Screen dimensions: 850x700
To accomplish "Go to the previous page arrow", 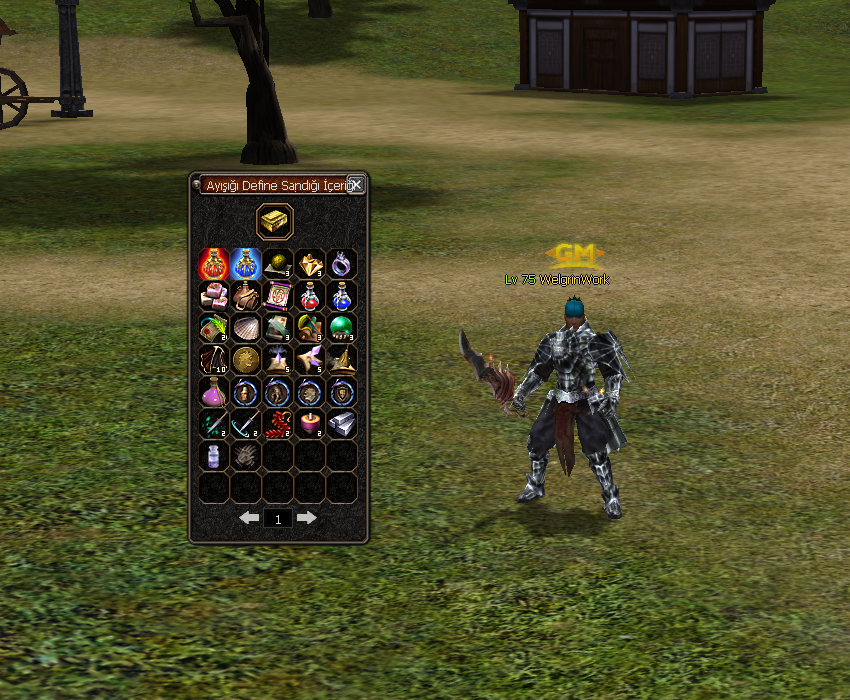I will click(249, 518).
